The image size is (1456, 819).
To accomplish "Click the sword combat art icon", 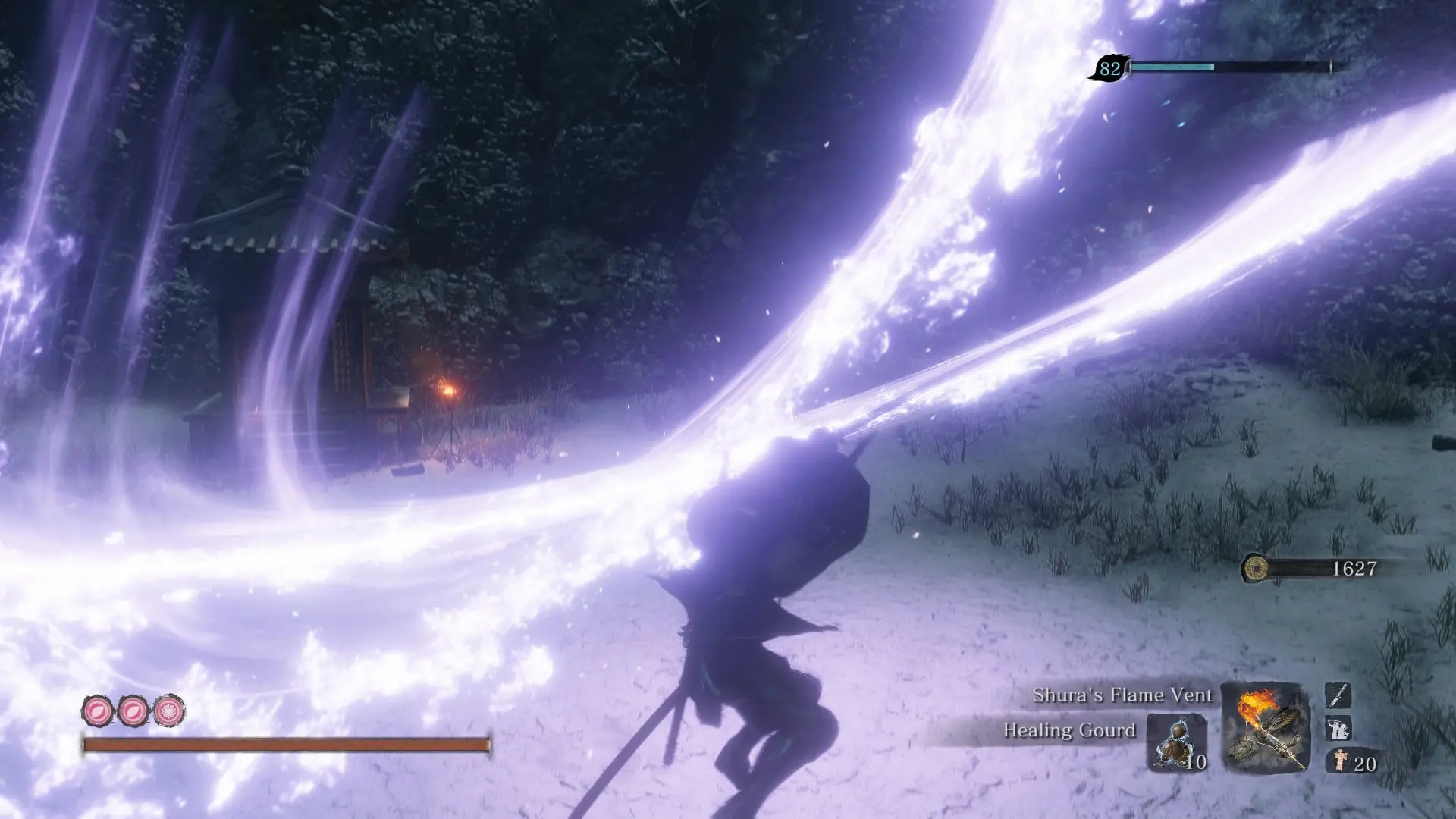I will 1338,695.
